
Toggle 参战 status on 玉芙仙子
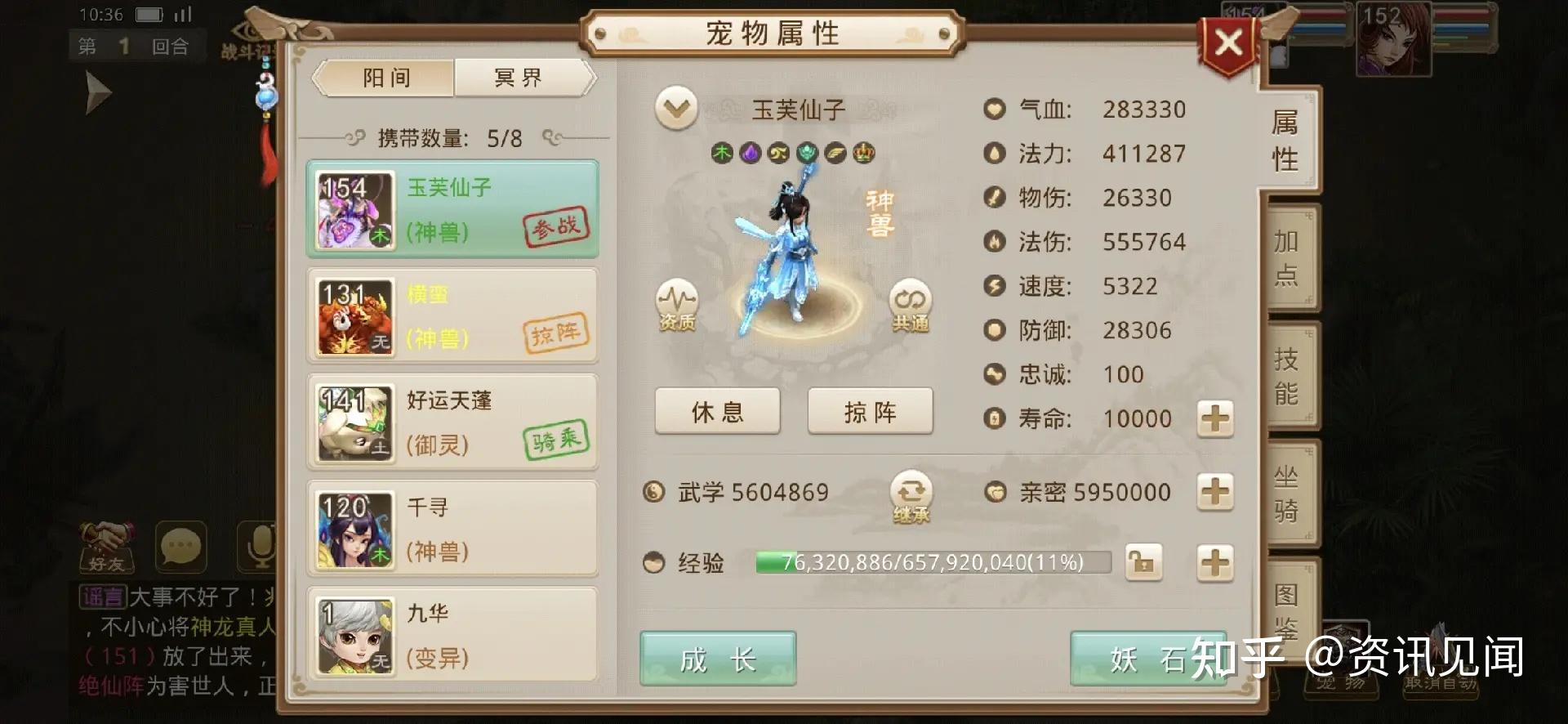tap(559, 229)
